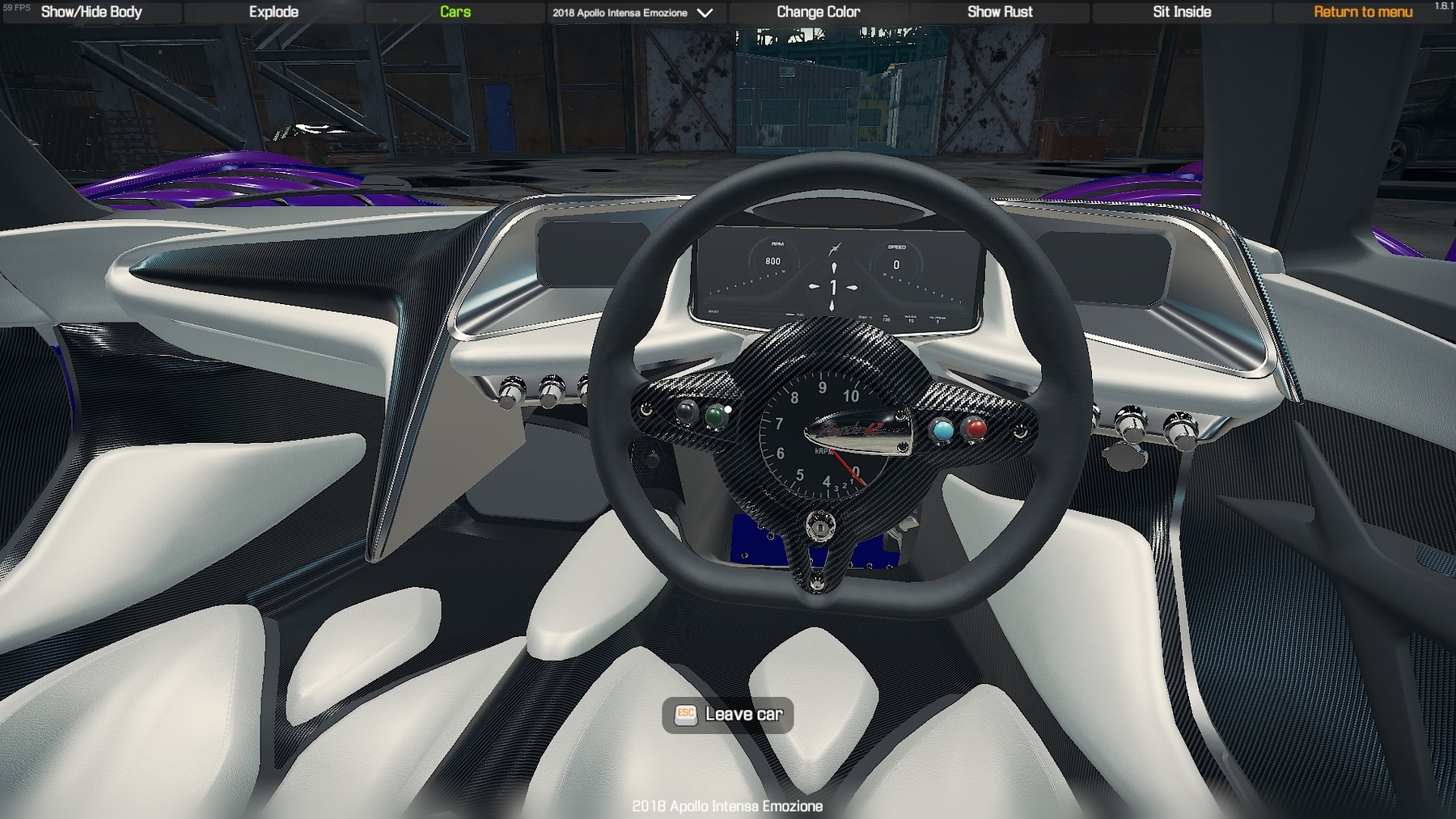Screen dimensions: 1456x819
Task: Open the 2018 Apollo Intensa Emozione dropdown
Action: (x=633, y=13)
